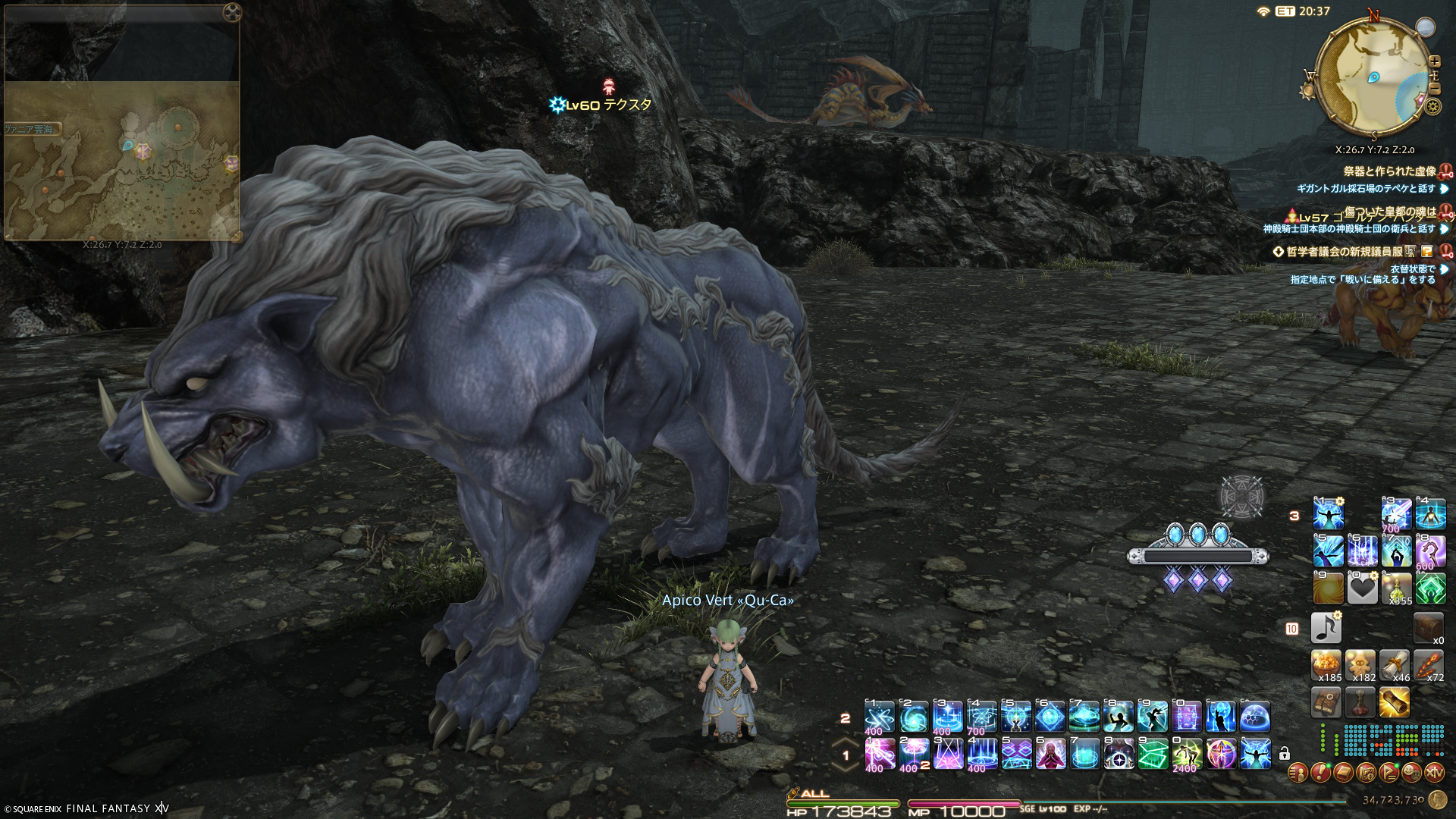Viewport: 1456px width, 819px height.
Task: Use the yellow potion item x355
Action: click(1397, 588)
